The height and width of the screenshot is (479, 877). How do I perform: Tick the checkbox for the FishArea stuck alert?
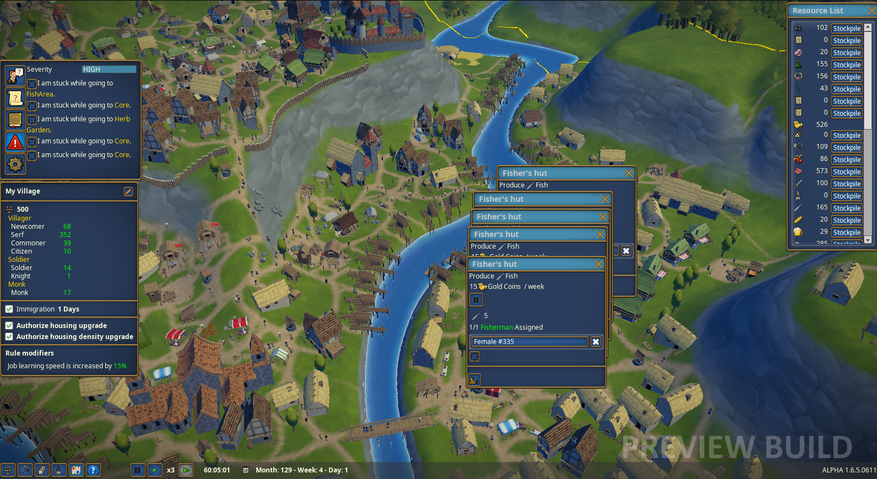[32, 82]
